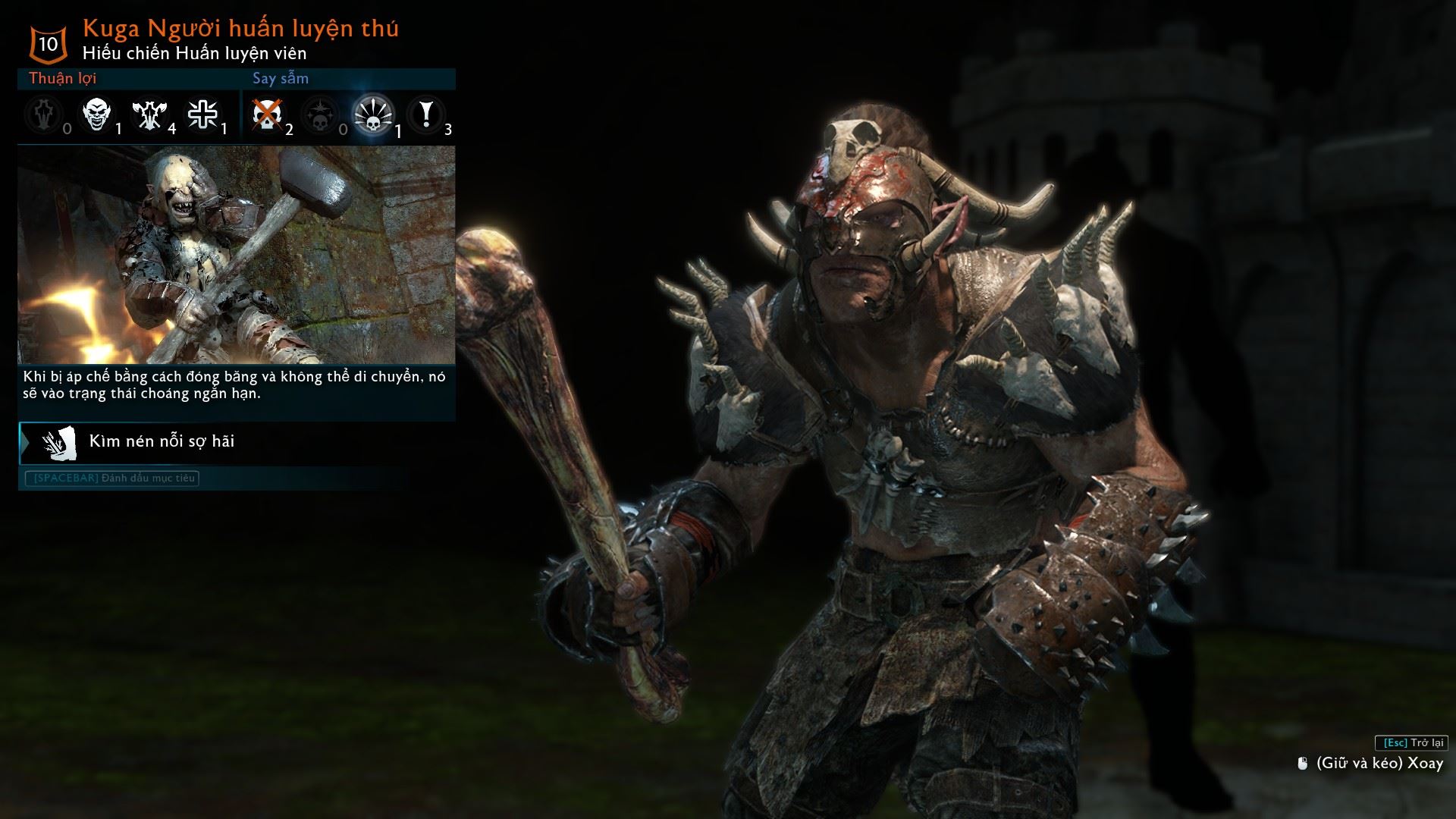Select the grayed-out first icon under Thuận lợi
Screen dimensions: 1456x819
(x=43, y=115)
